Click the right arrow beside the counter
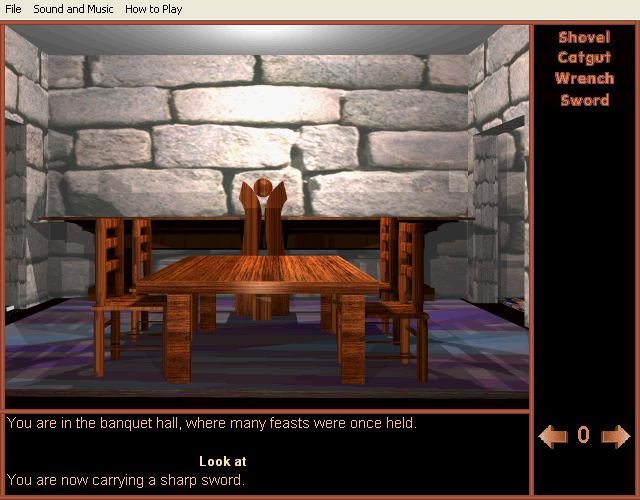Image resolution: width=640 pixels, height=500 pixels. (x=616, y=436)
